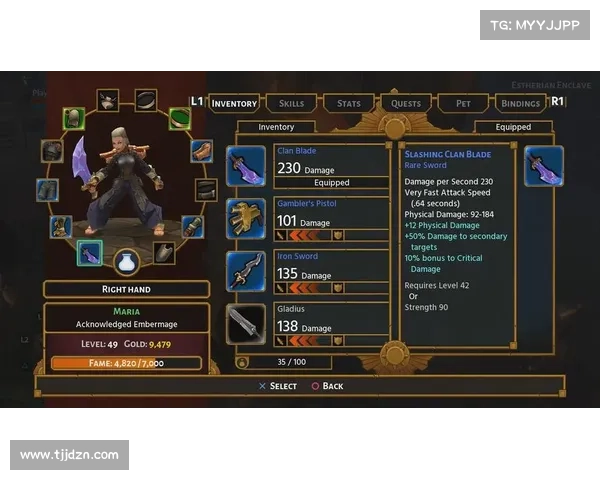
Task: Go to the Pet tab
Action: click(x=463, y=103)
